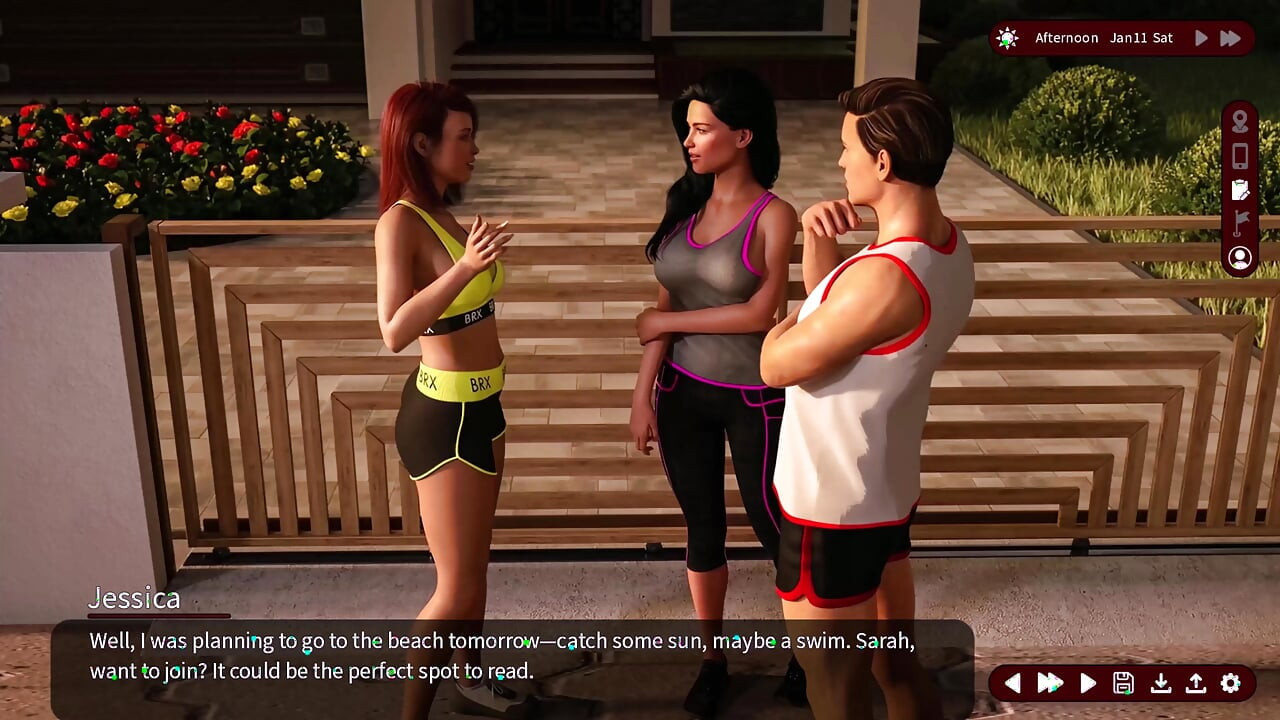The width and height of the screenshot is (1280, 720).
Task: Enable auto-advance with the play button
Action: pos(1088,683)
